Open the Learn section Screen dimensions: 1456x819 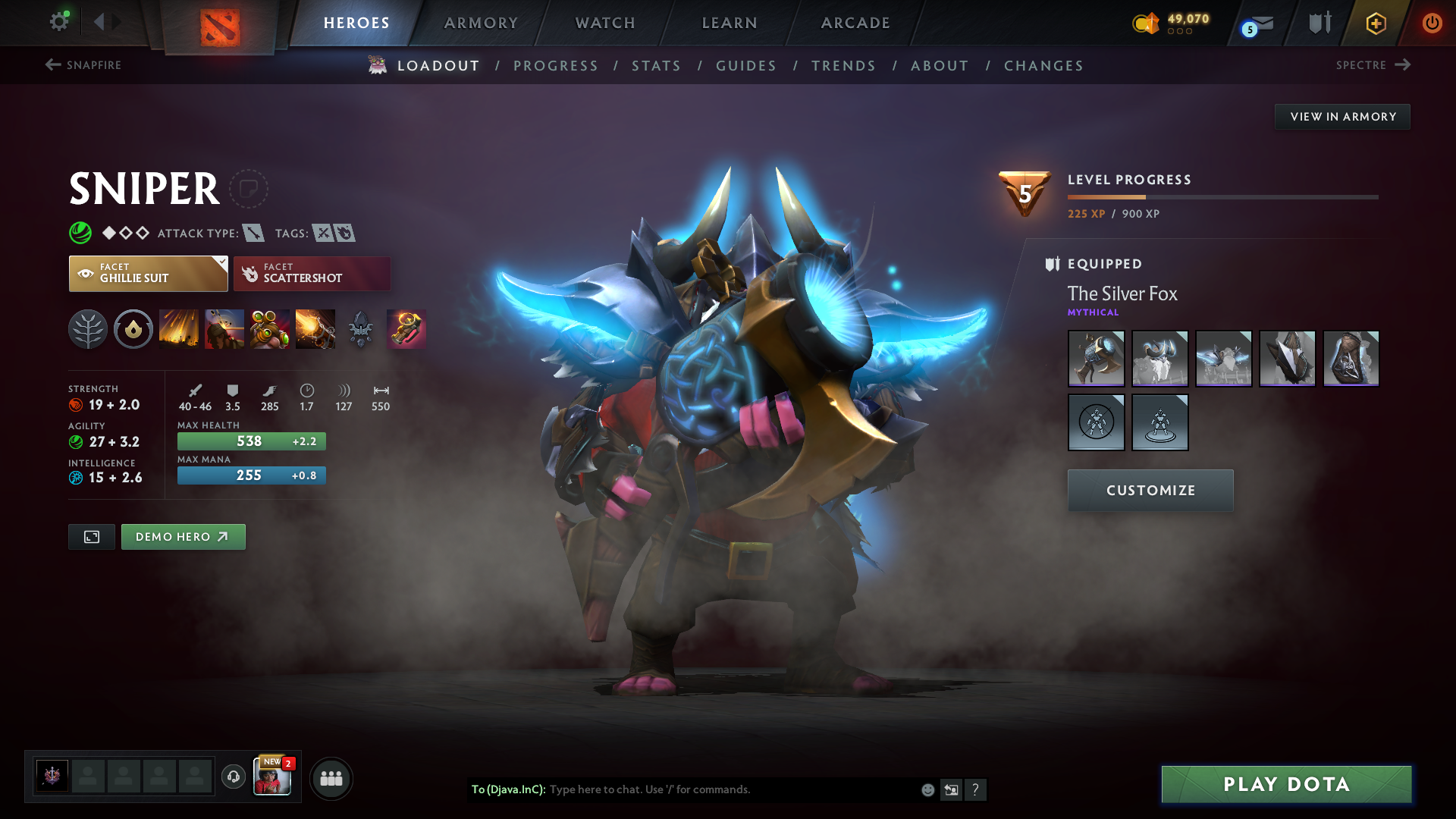pyautogui.click(x=730, y=23)
